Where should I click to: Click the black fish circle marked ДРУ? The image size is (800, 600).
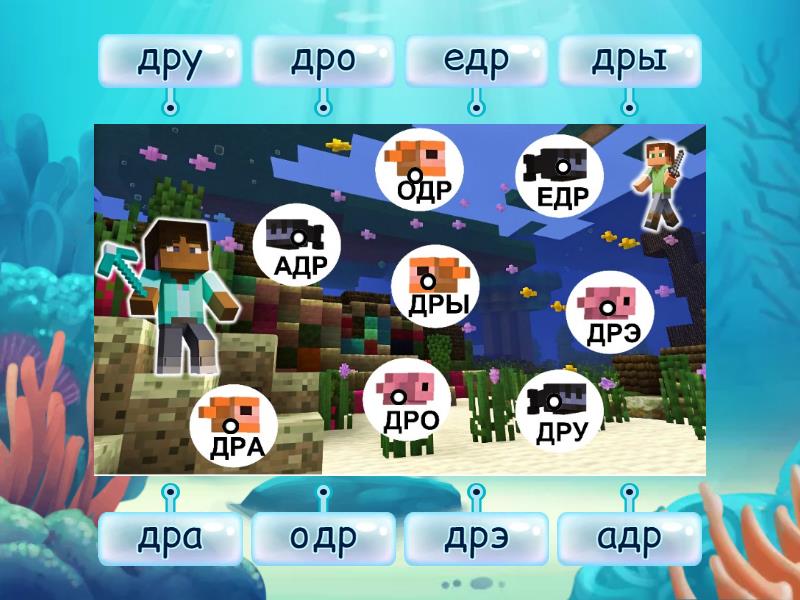[x=559, y=410]
